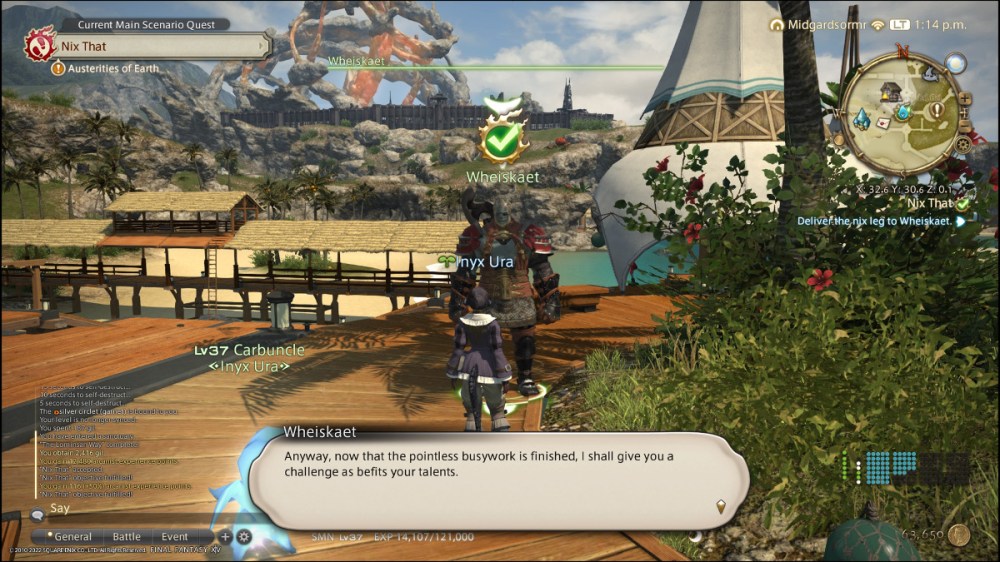The height and width of the screenshot is (562, 1000).
Task: Open the Event chat tab
Action: [x=175, y=537]
